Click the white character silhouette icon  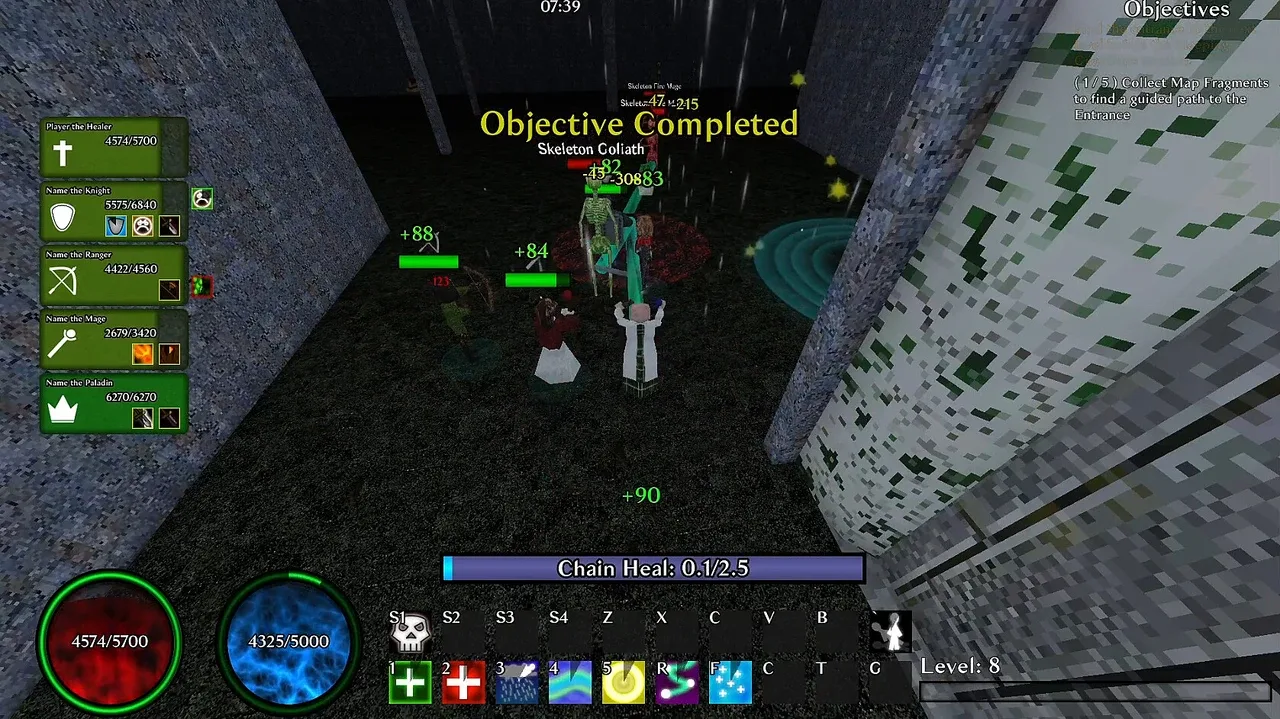click(890, 632)
